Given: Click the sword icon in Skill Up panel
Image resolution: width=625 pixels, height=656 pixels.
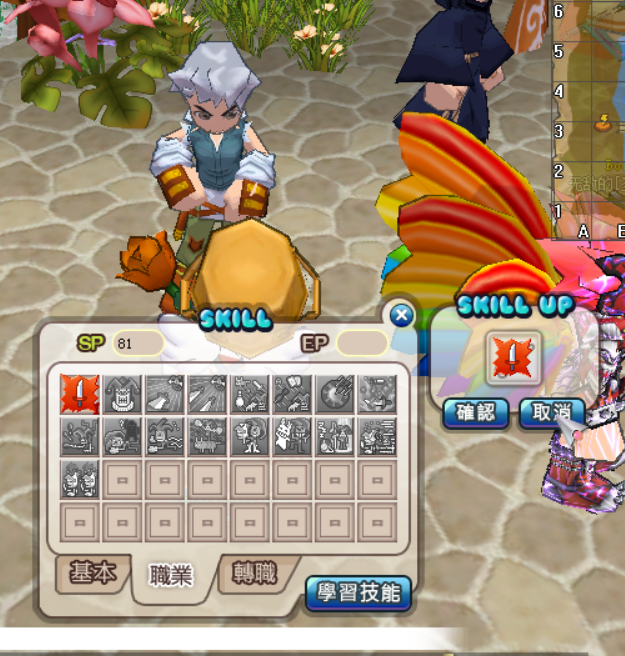Looking at the screenshot, I should 513,358.
